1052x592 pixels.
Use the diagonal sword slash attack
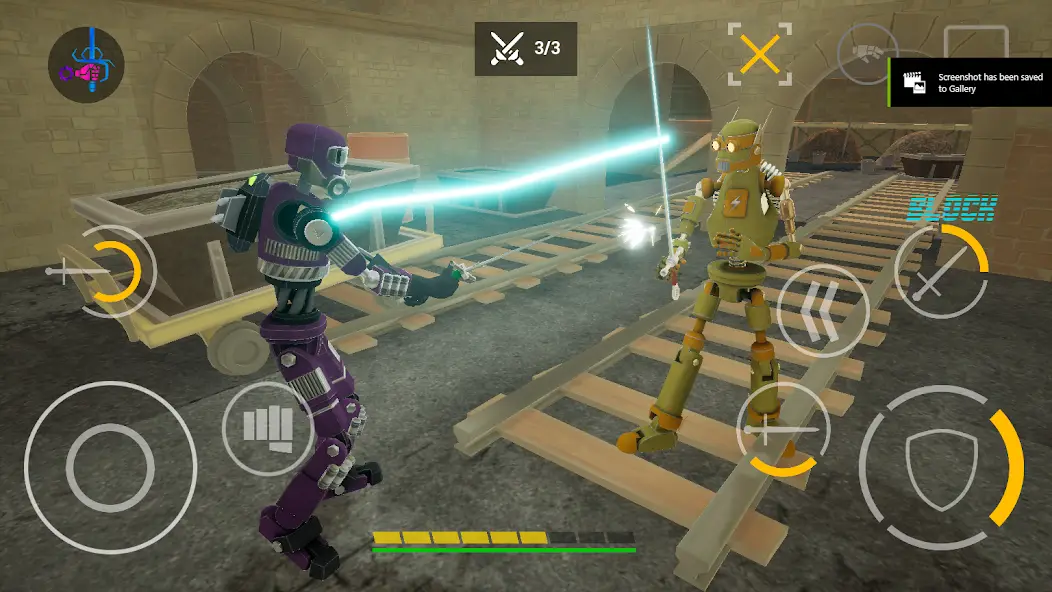pos(940,272)
